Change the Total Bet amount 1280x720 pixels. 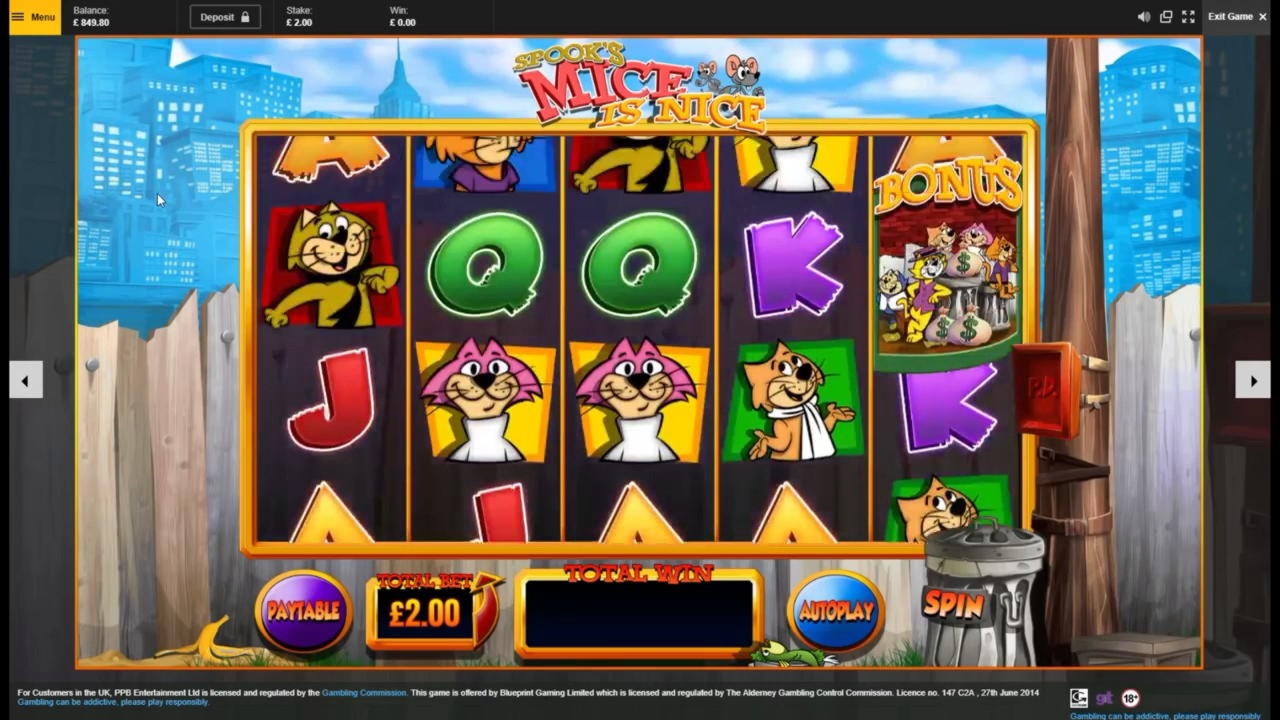click(x=426, y=612)
